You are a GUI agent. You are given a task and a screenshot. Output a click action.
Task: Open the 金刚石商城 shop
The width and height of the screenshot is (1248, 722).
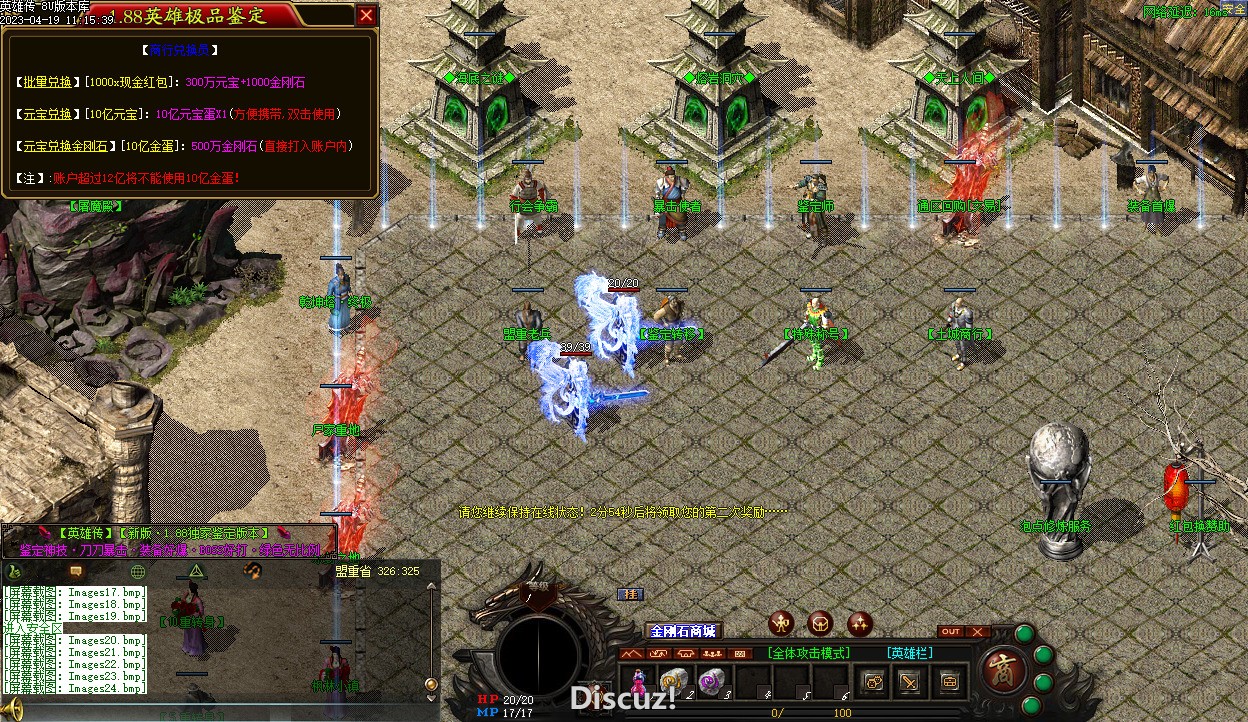tap(683, 631)
